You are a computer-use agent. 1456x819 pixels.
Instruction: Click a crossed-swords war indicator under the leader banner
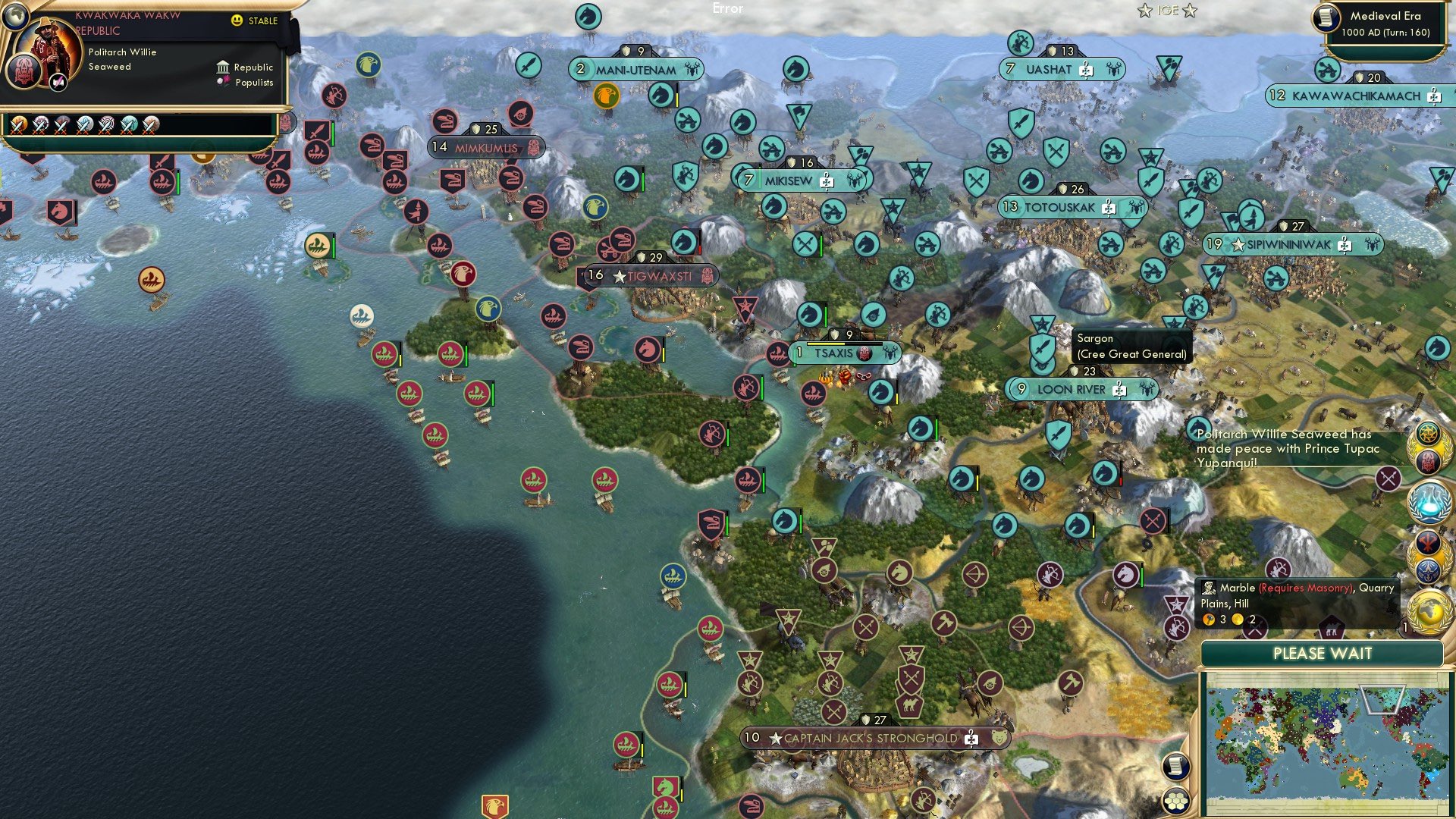tap(18, 126)
